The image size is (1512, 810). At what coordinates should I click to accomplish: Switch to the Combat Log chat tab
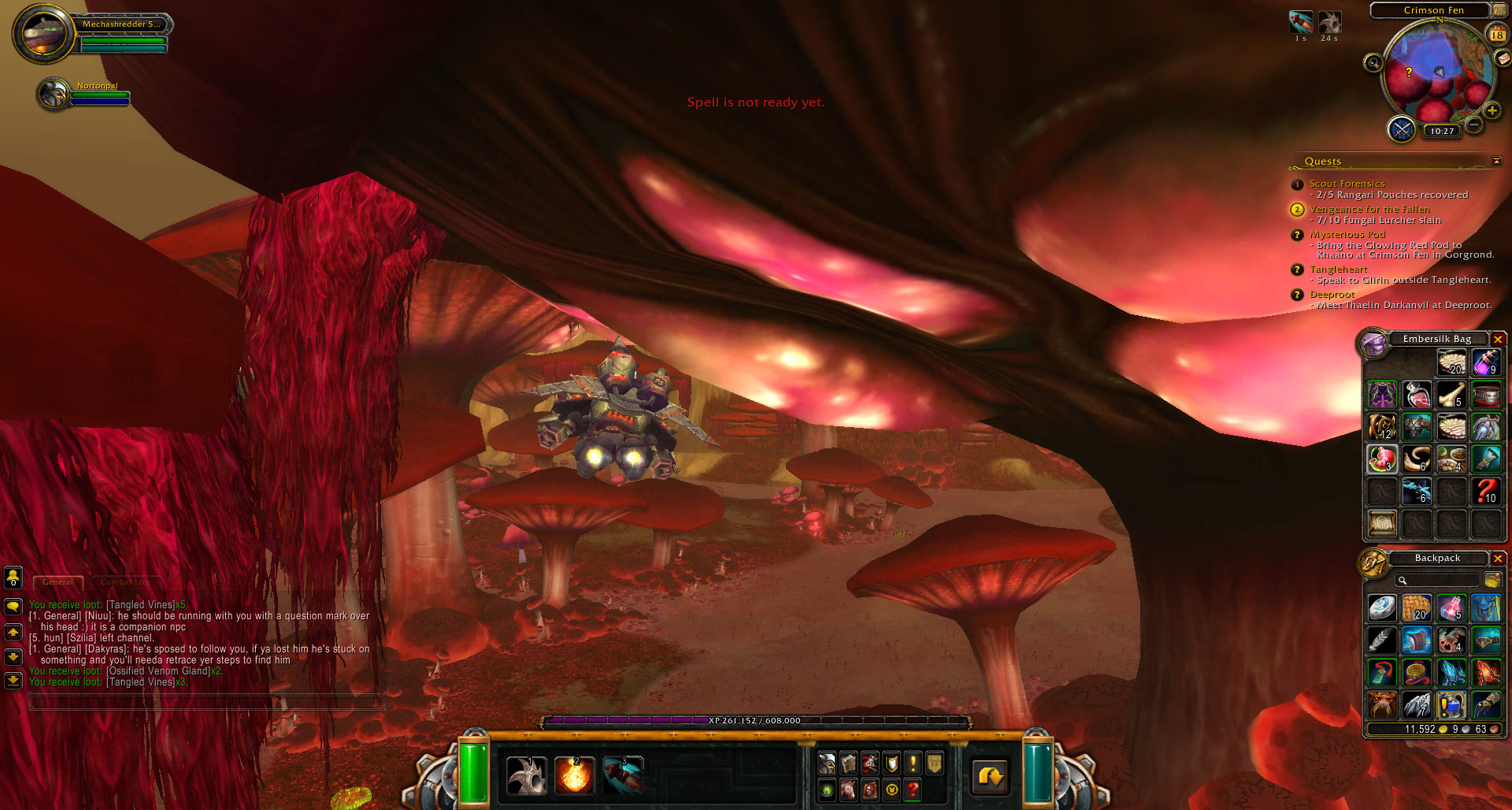tap(124, 582)
